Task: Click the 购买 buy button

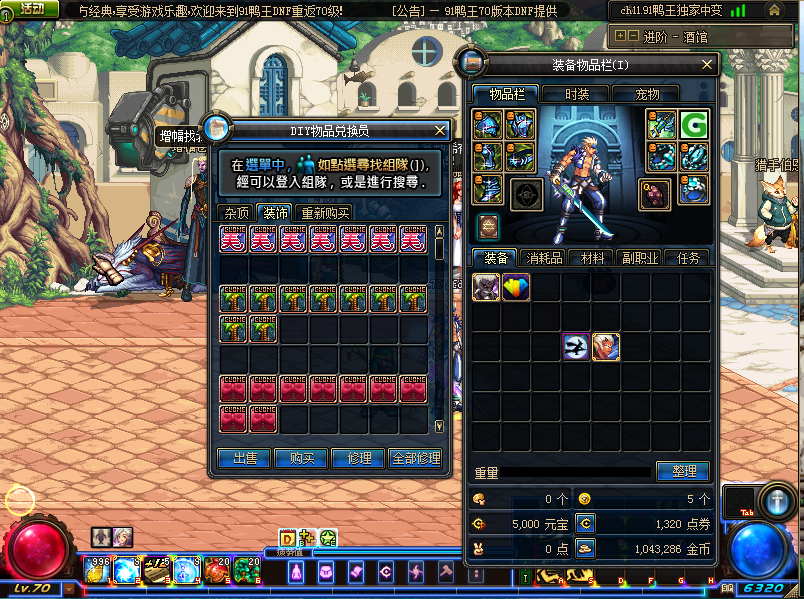Action: 301,458
